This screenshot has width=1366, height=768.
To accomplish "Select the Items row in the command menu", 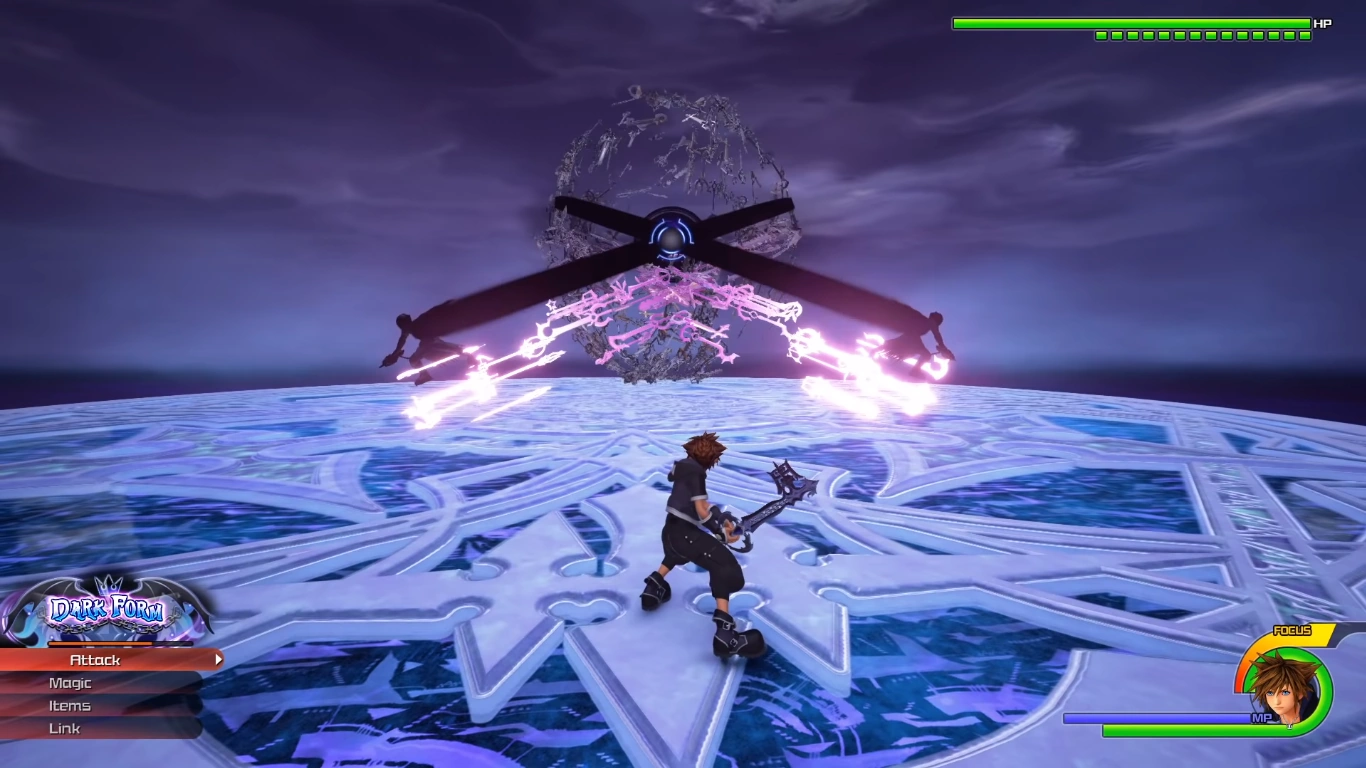I will point(70,705).
